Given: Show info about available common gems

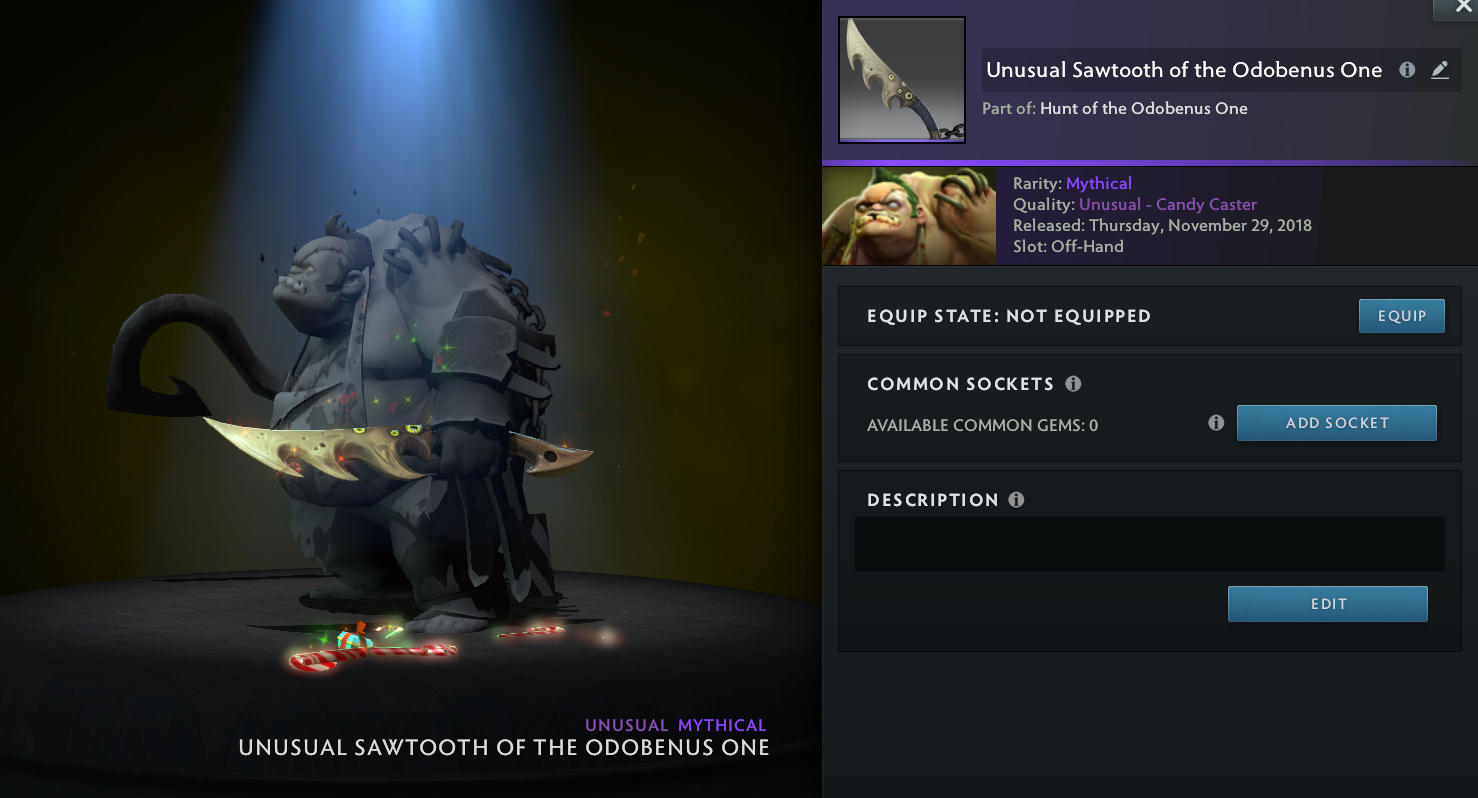Looking at the screenshot, I should 1216,423.
